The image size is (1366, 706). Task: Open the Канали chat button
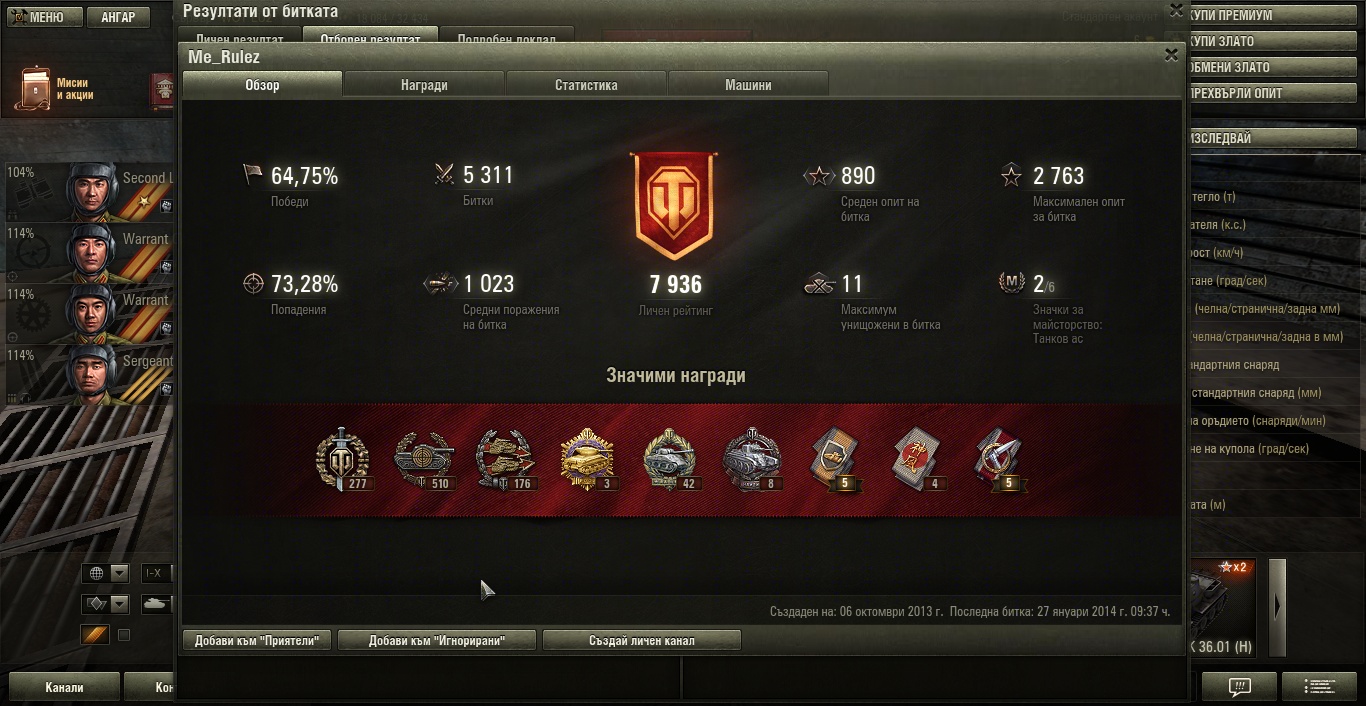point(64,688)
